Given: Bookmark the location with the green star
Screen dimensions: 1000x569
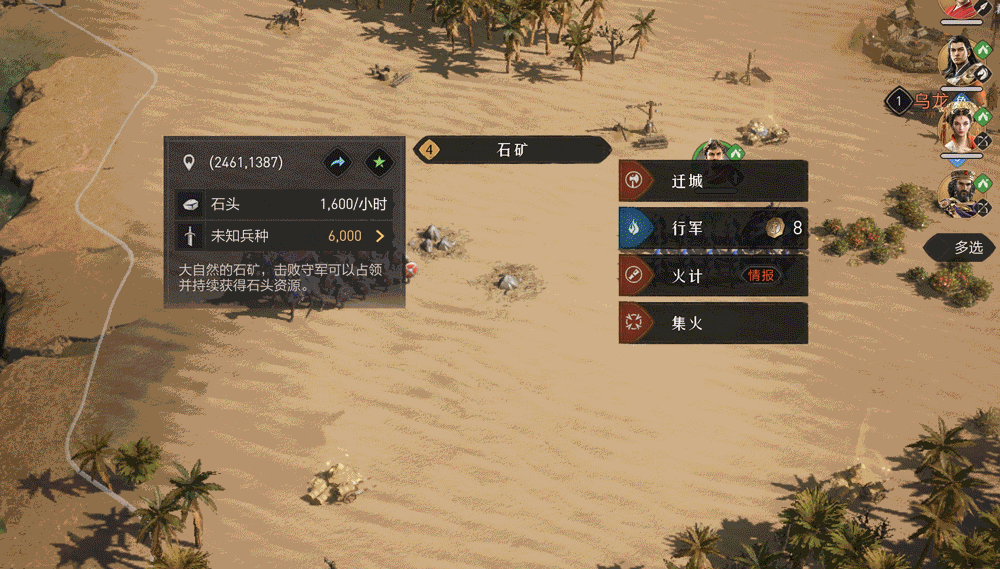Looking at the screenshot, I should (379, 162).
